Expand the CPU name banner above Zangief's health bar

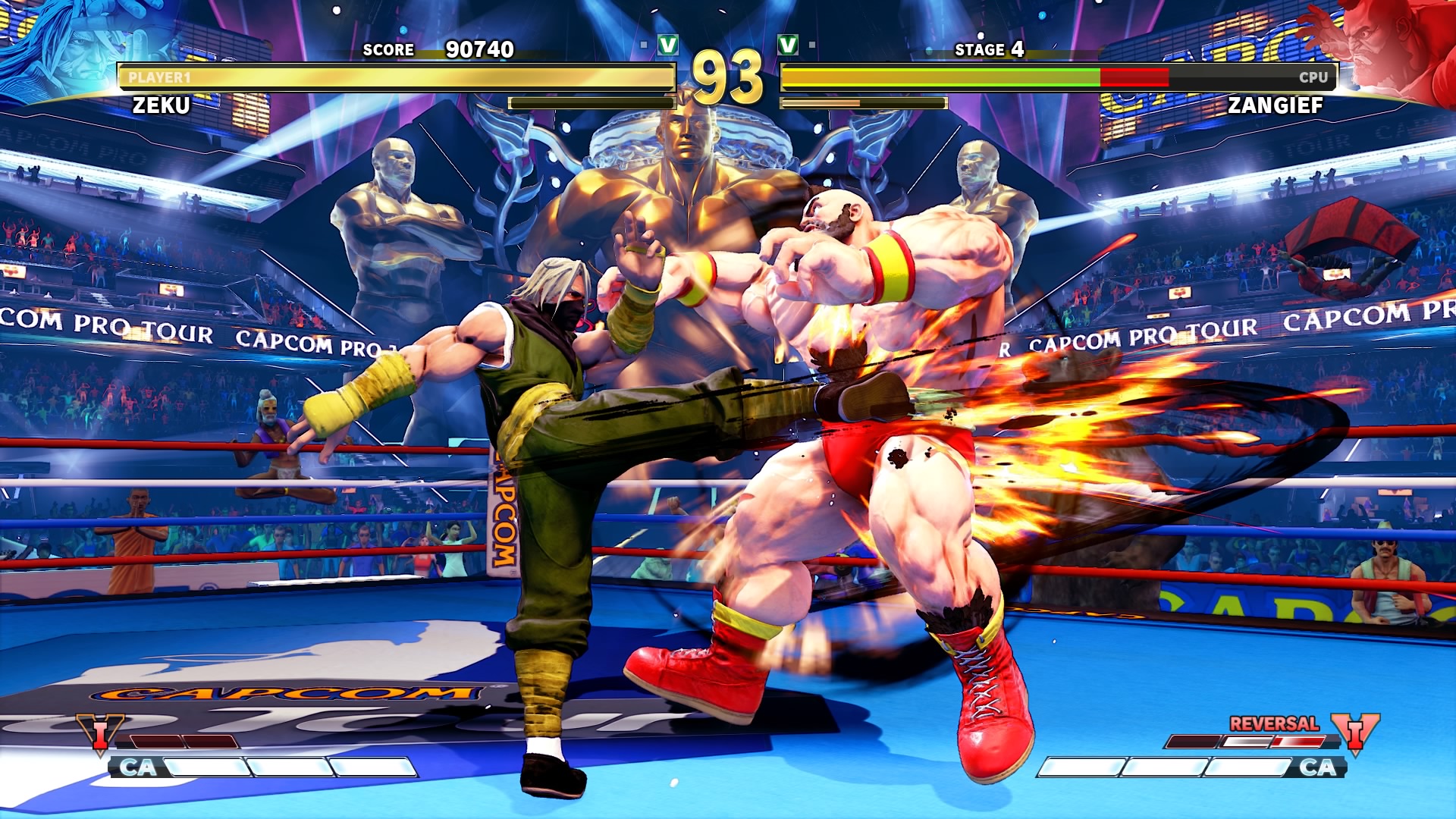1312,77
